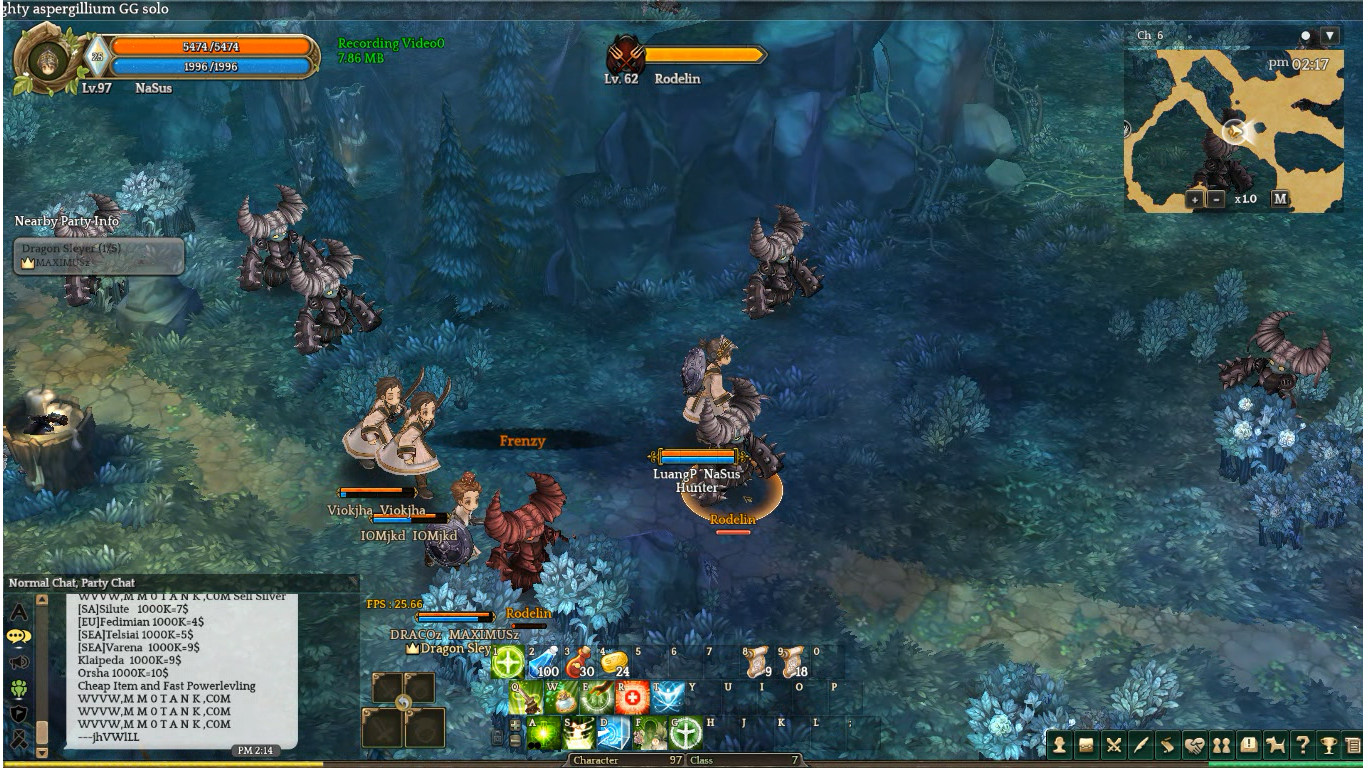Zoom out the minimap with minus button
The image size is (1366, 768).
point(1216,198)
